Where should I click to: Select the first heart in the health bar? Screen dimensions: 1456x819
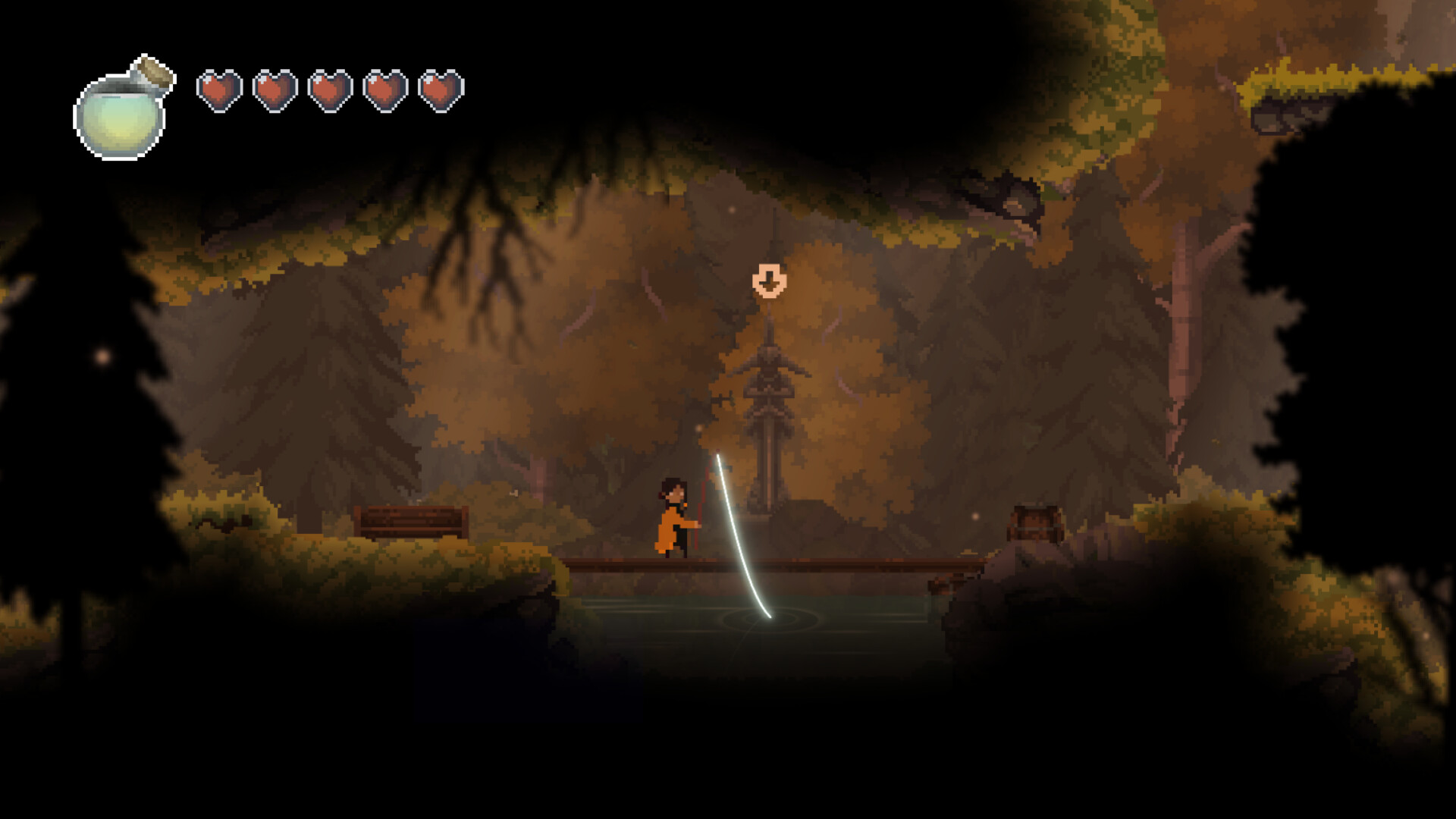[x=218, y=89]
